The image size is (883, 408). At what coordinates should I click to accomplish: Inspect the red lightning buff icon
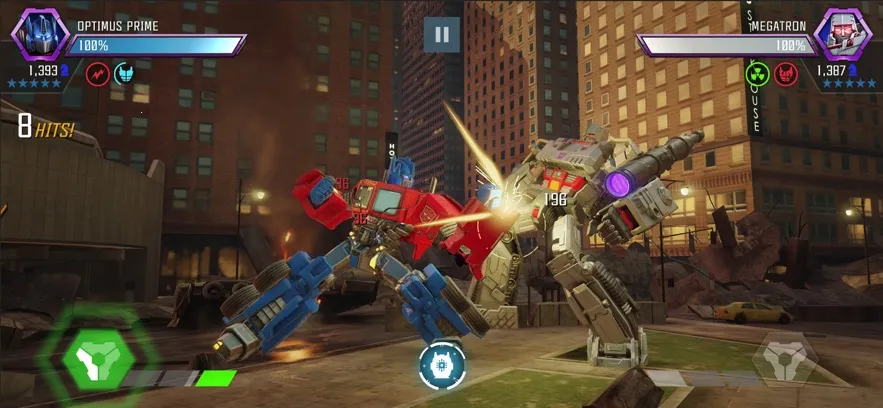pyautogui.click(x=97, y=73)
